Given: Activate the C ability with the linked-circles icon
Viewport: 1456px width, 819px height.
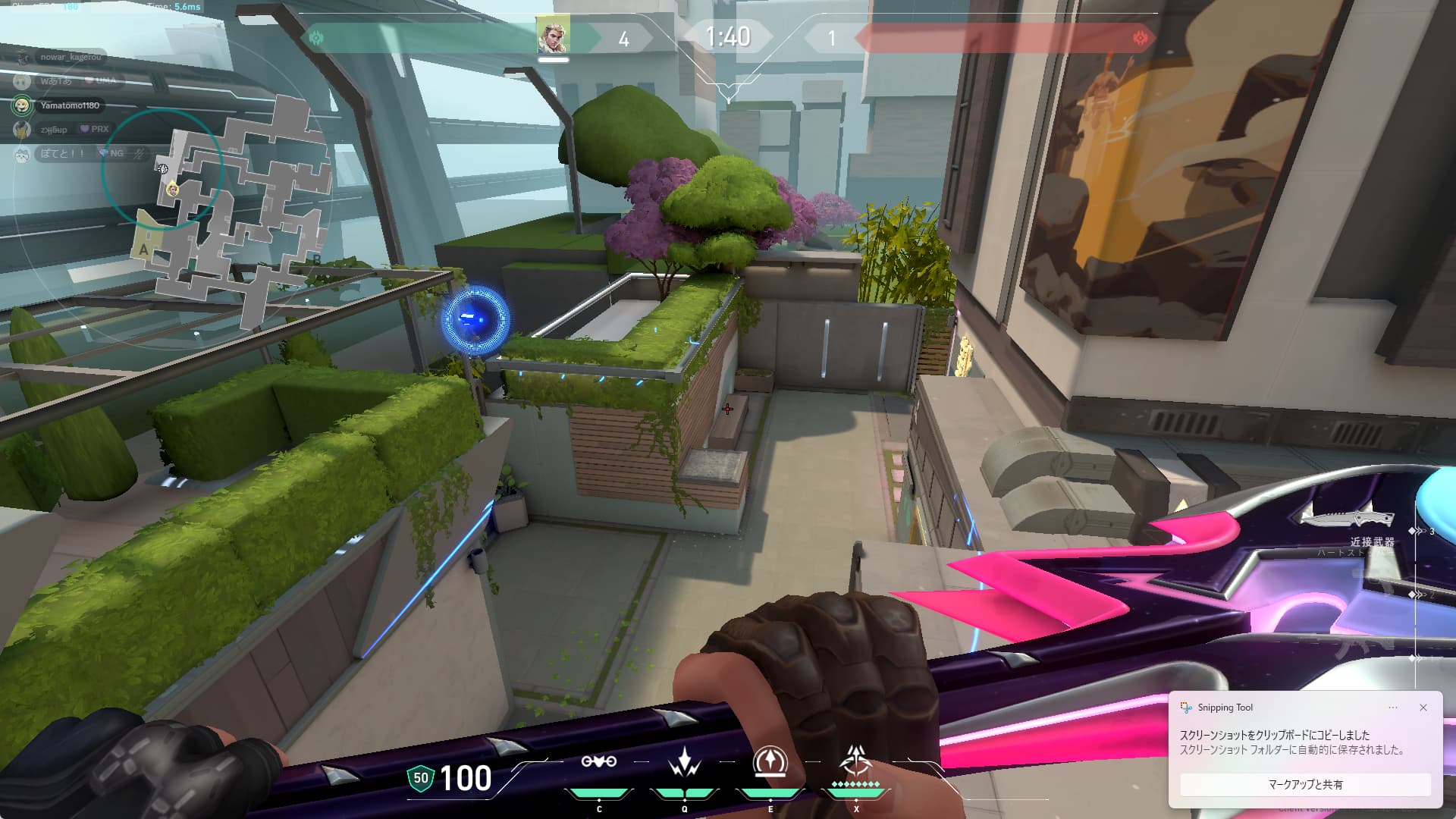Looking at the screenshot, I should tap(598, 762).
